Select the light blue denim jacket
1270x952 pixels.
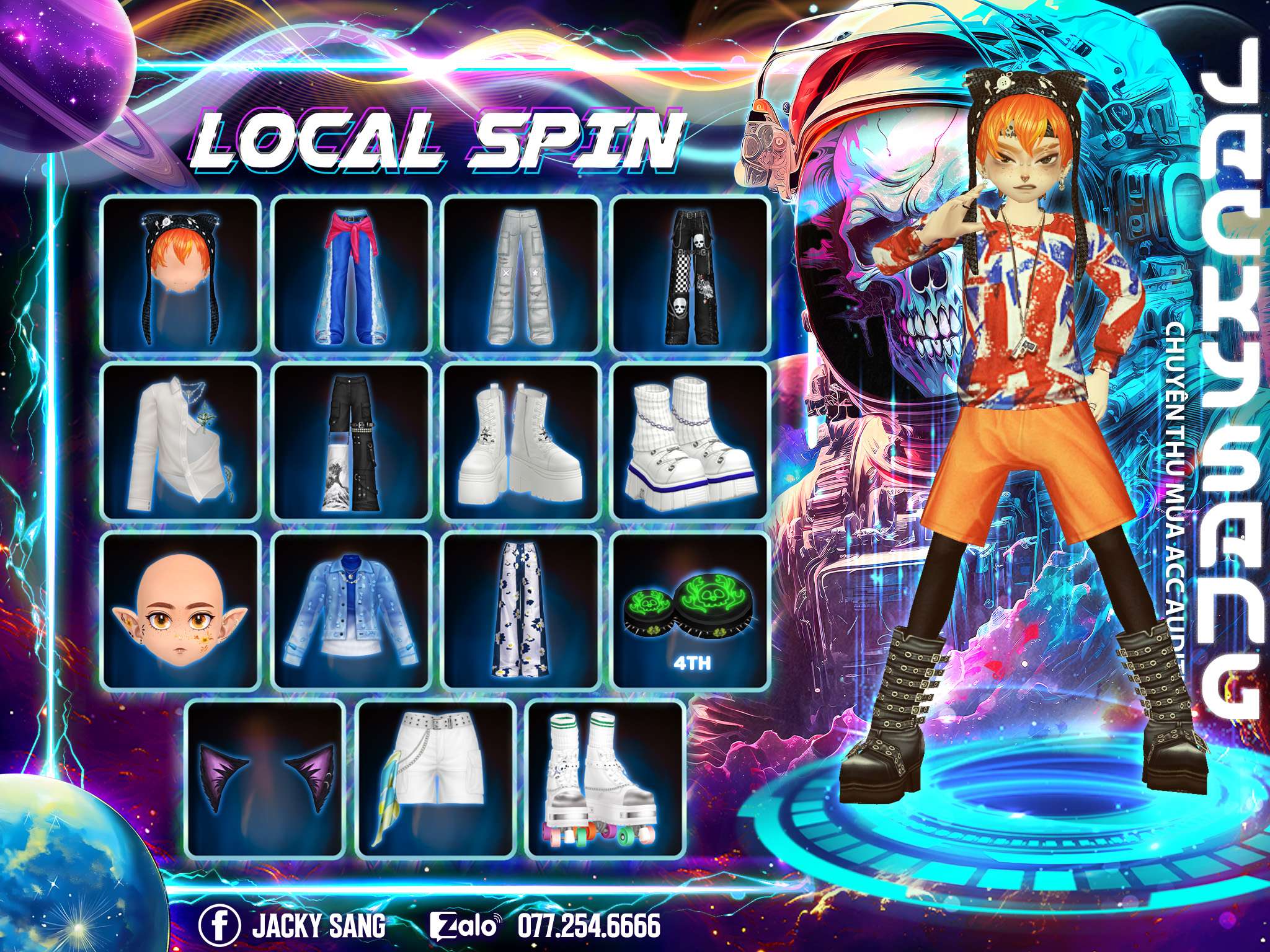(x=352, y=610)
